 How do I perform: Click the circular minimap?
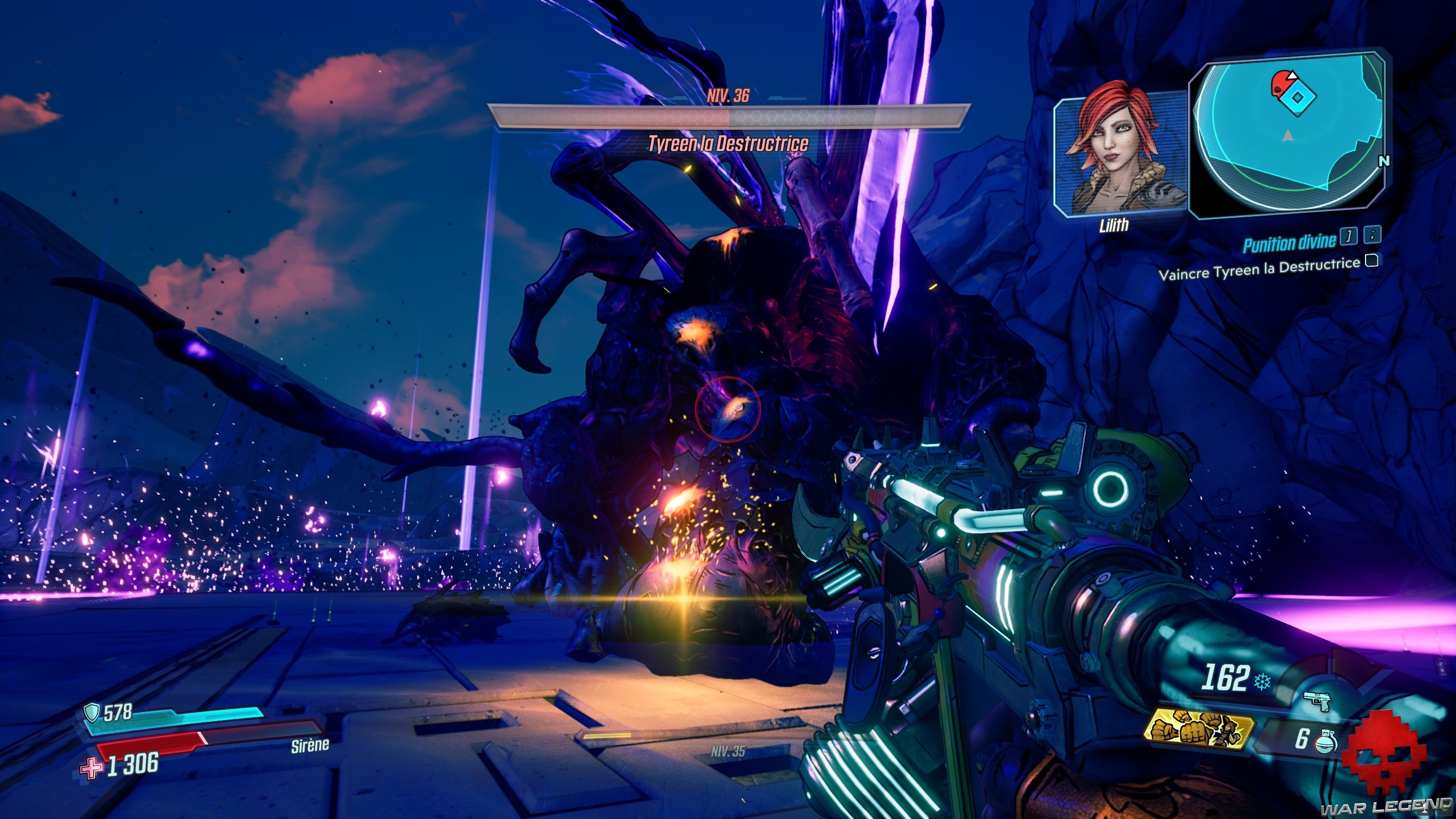pos(1288,135)
